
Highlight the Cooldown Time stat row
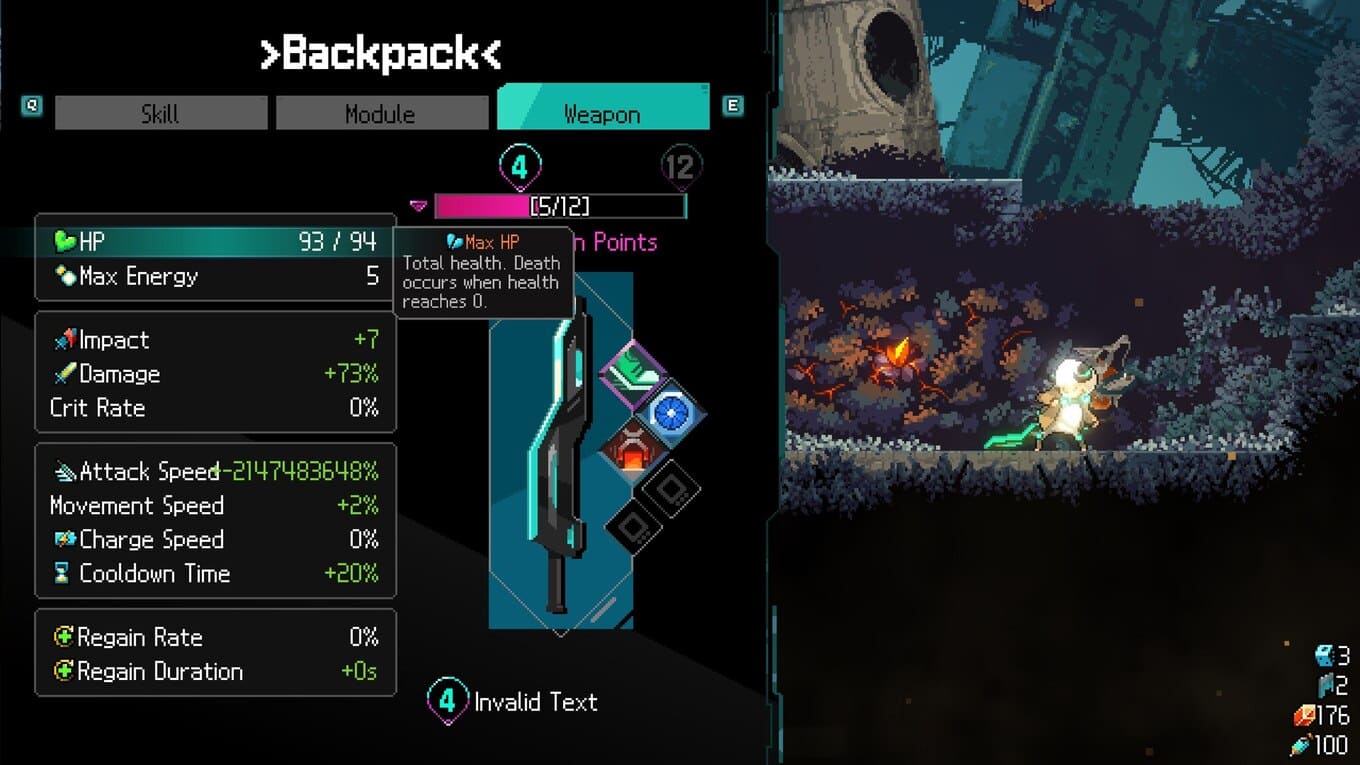[x=215, y=573]
